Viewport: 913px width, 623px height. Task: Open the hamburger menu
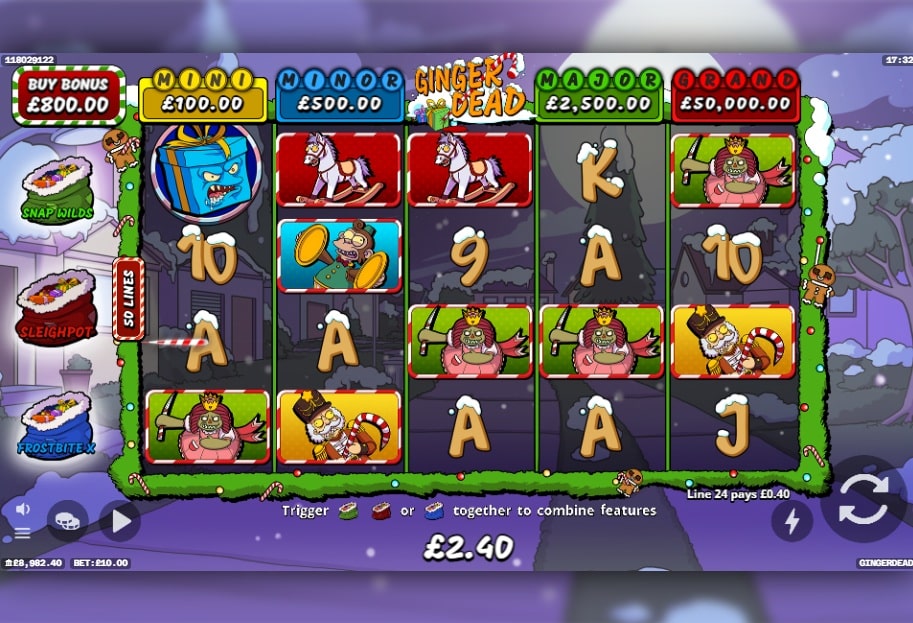(x=22, y=533)
